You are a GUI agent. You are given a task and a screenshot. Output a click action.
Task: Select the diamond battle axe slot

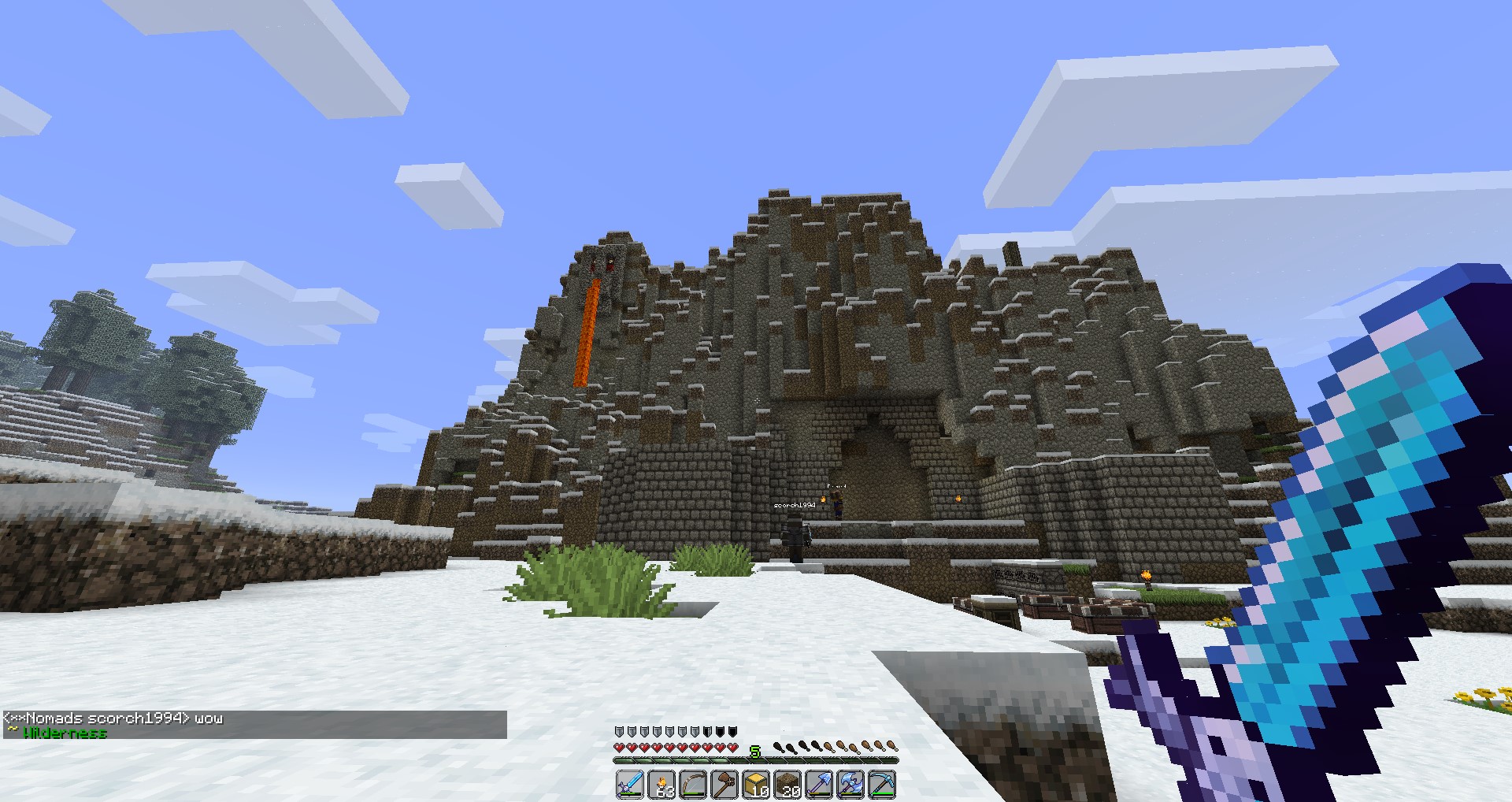(850, 785)
